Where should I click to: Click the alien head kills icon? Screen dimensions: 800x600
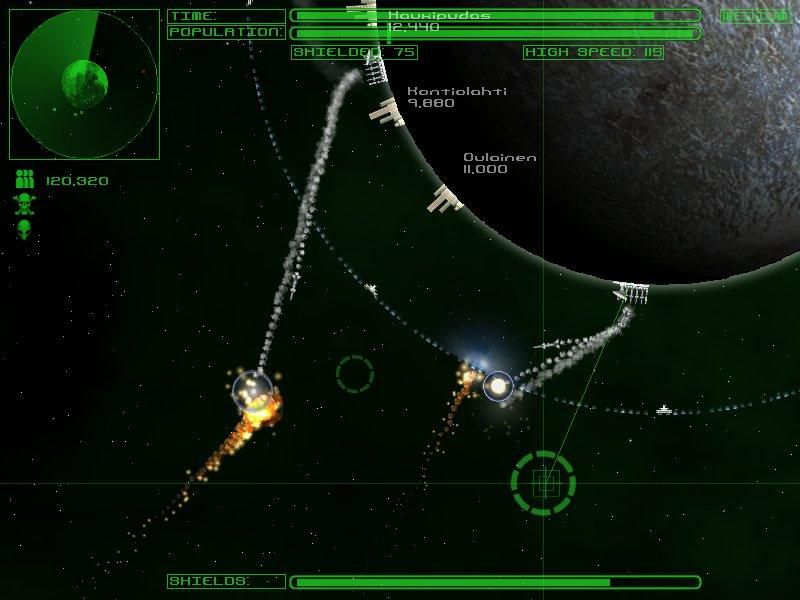coord(26,229)
